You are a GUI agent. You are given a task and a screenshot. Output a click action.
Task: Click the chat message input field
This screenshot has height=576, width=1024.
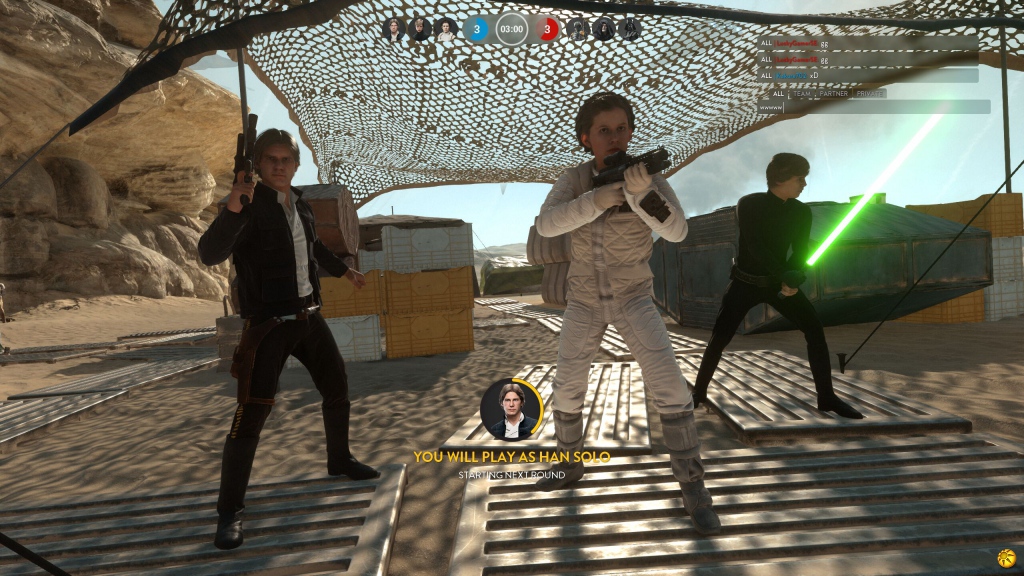(x=880, y=106)
